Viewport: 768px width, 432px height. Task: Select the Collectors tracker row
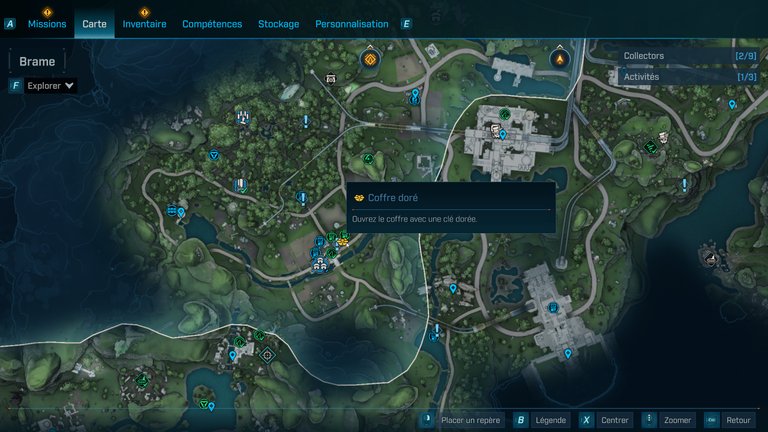click(682, 56)
